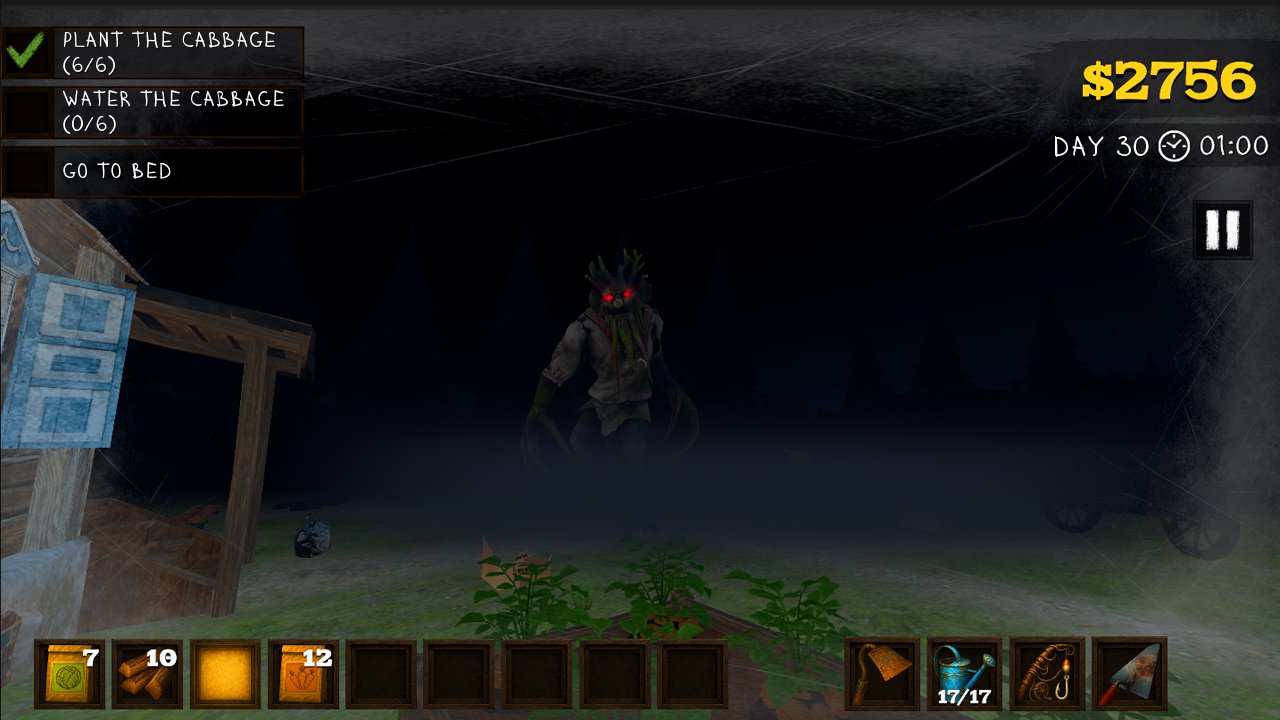Screen dimensions: 1280x720
Task: Click the pause icon in the top right
Action: click(1218, 229)
